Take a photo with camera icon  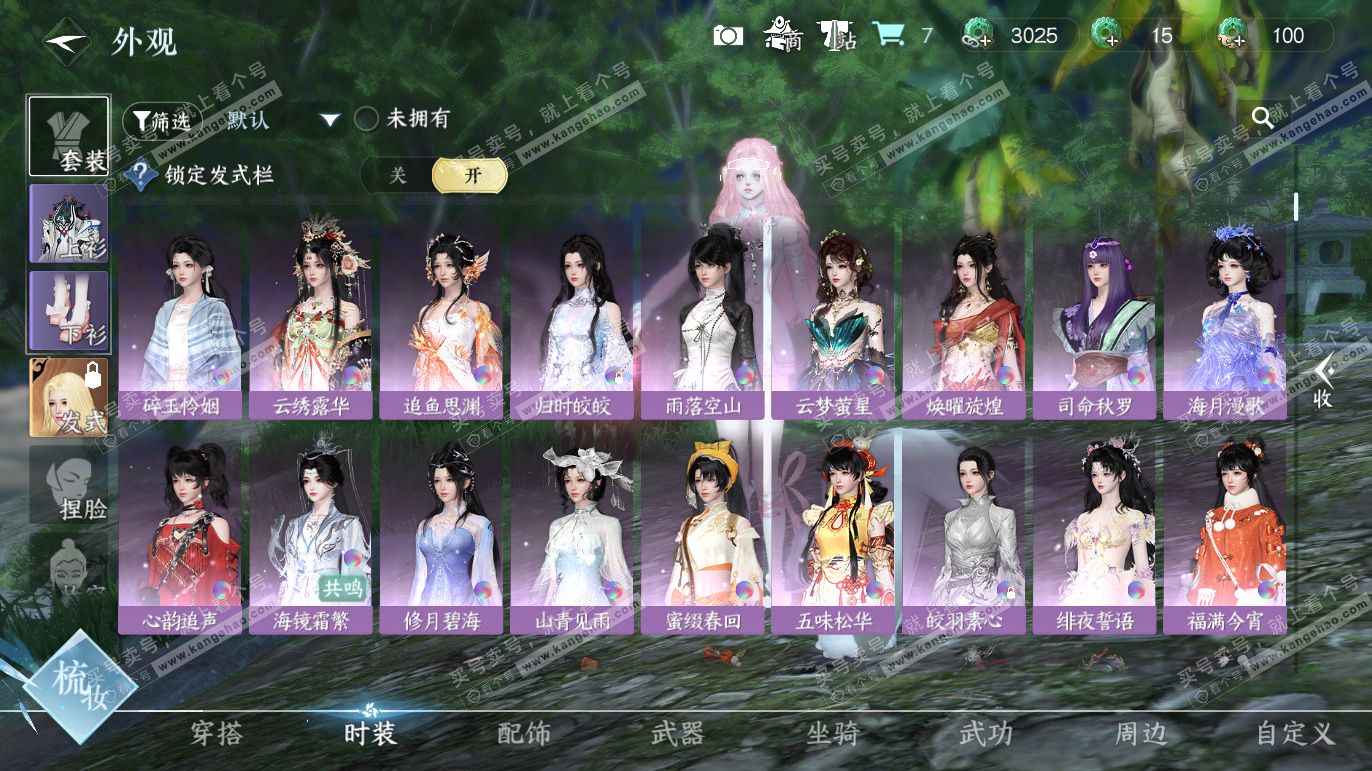click(728, 36)
